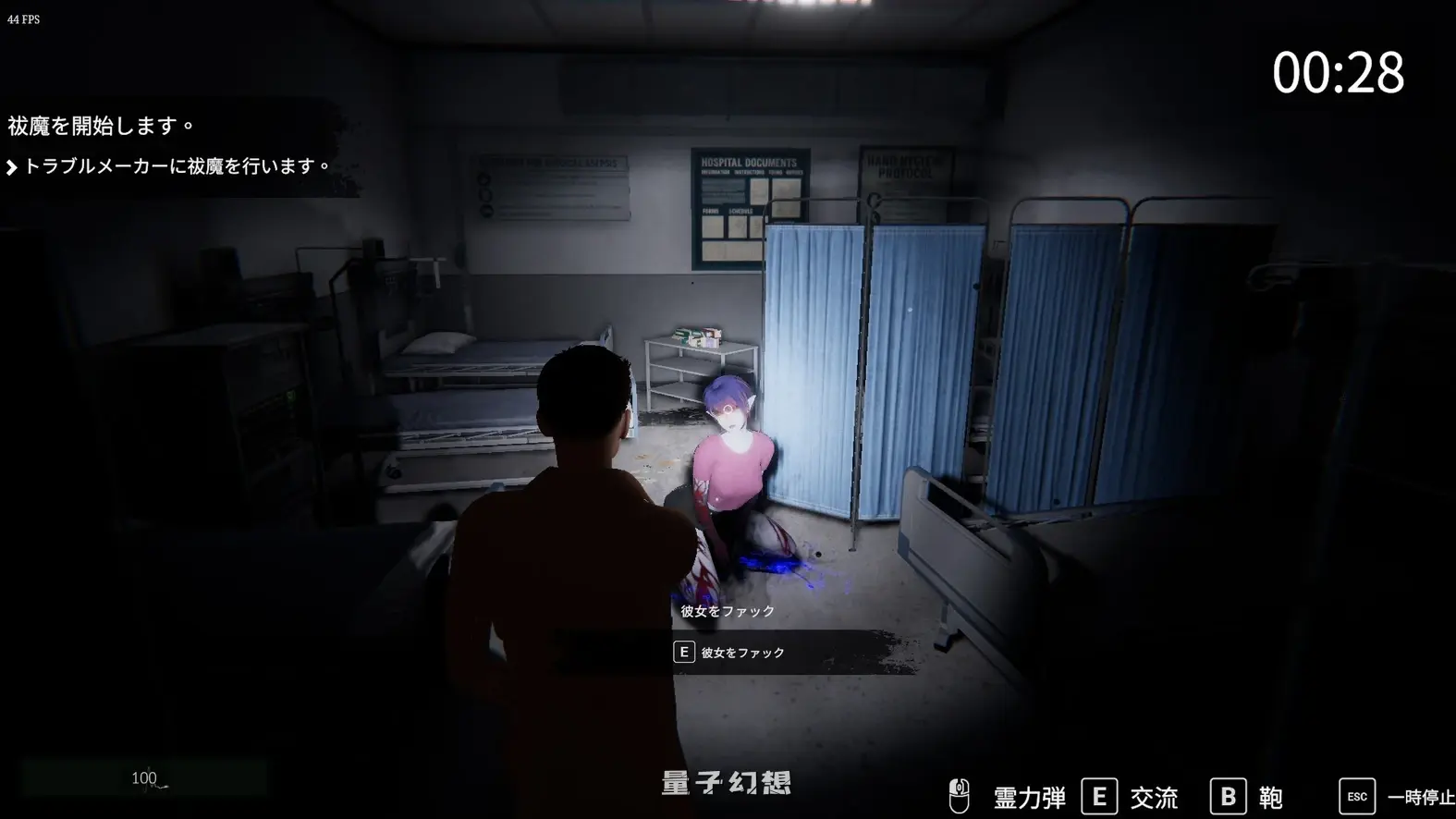Select the 交流 hotkey label
The image size is (1456, 819).
(1154, 795)
